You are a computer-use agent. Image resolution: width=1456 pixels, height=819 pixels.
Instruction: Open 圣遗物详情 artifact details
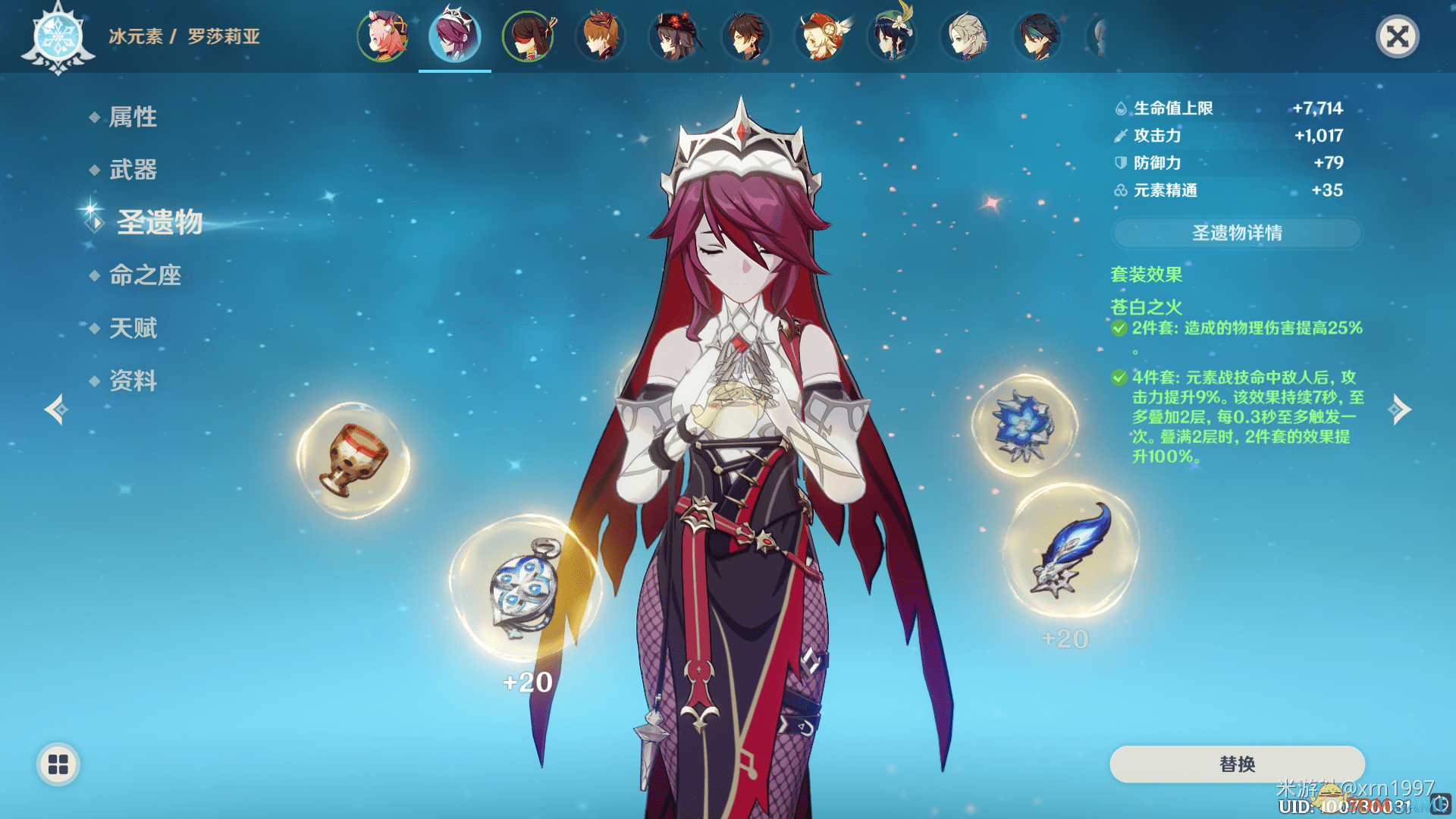pyautogui.click(x=1236, y=233)
